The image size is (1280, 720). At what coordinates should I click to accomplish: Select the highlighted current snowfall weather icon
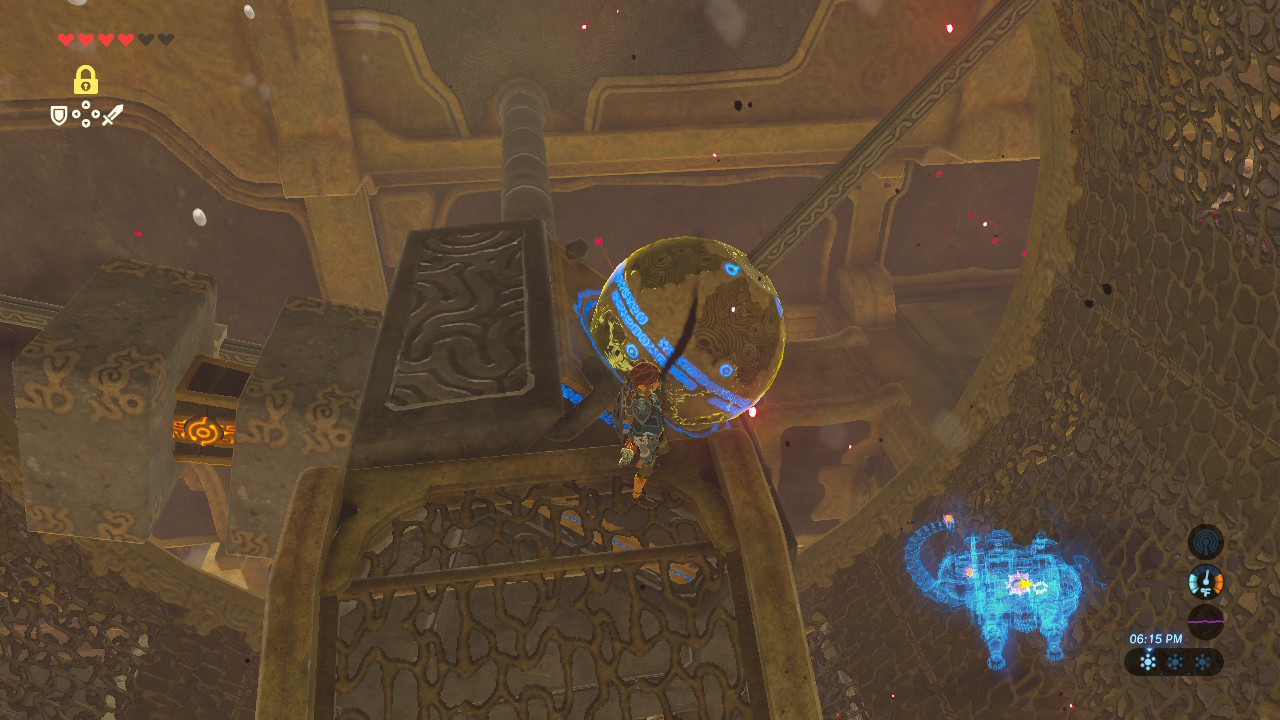(1148, 661)
